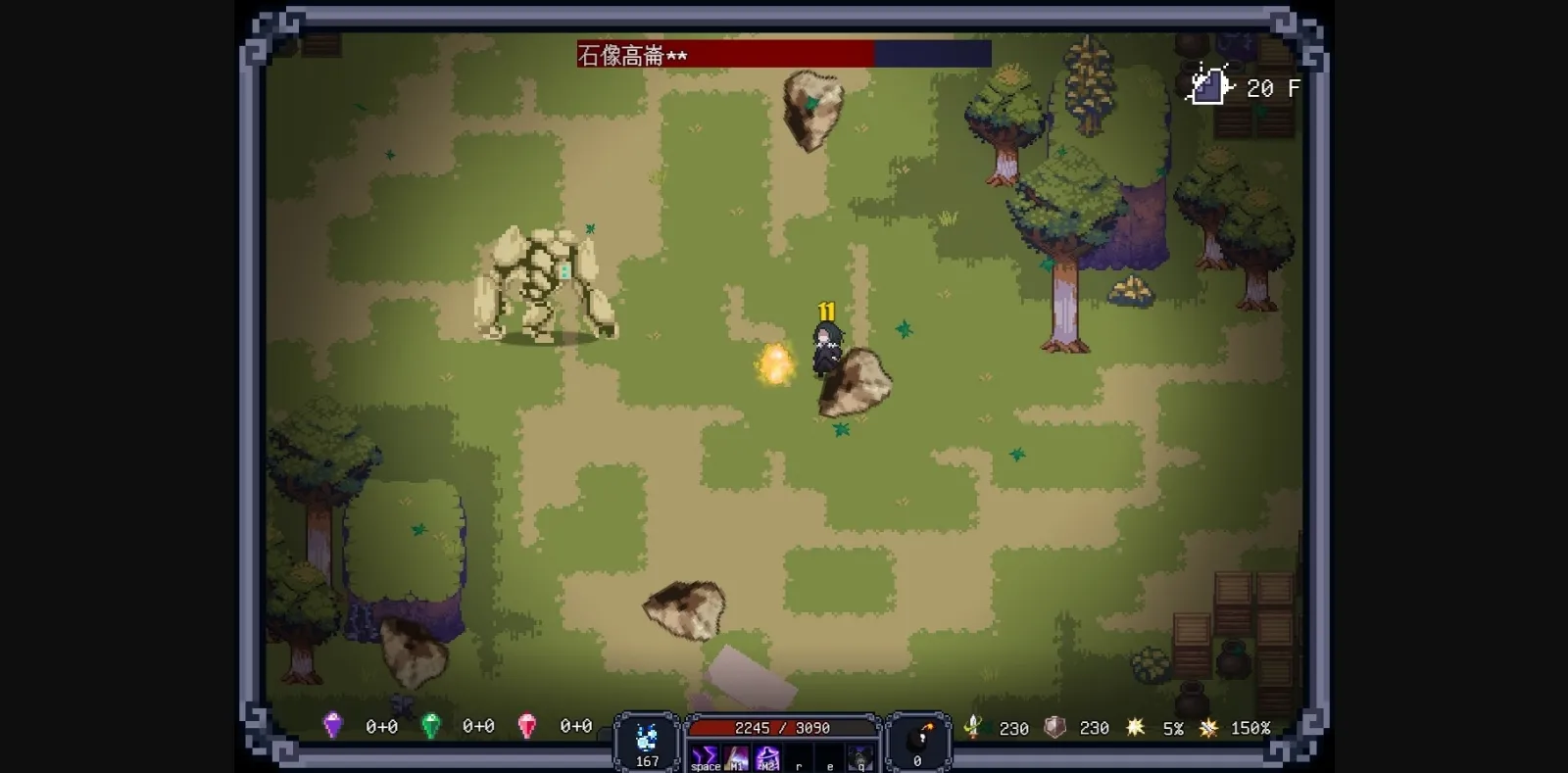Screen dimensions: 1568x773
Task: Click the crit damage burst icon beside 150%
Action: pos(1208,727)
